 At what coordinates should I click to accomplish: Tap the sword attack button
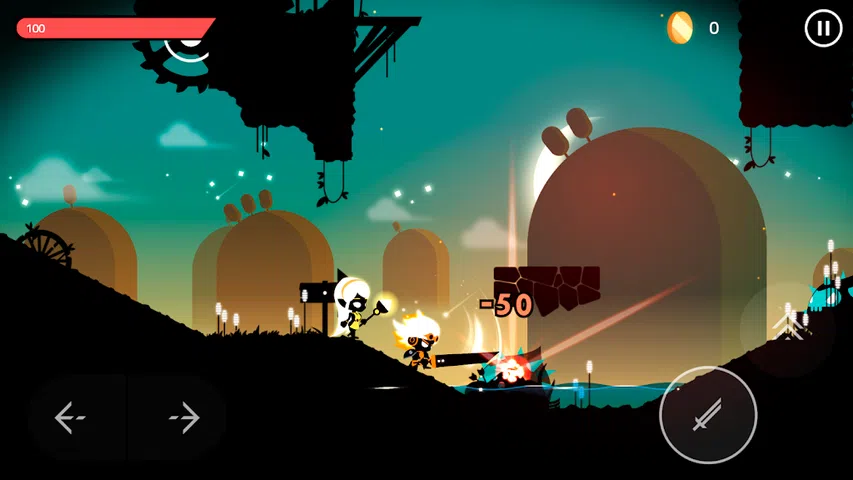[708, 414]
